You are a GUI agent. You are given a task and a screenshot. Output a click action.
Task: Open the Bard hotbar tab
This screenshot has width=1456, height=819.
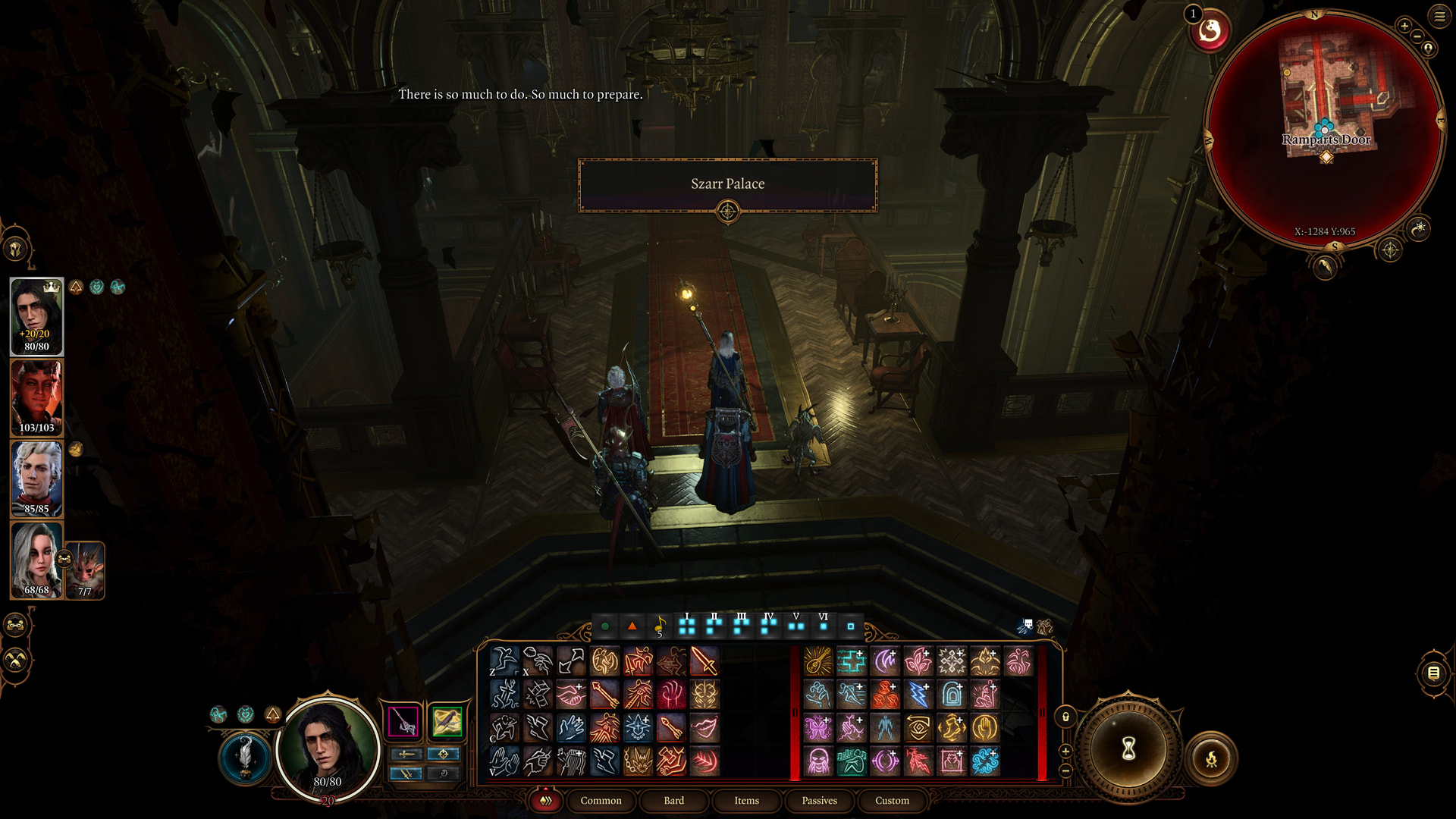coord(673,801)
